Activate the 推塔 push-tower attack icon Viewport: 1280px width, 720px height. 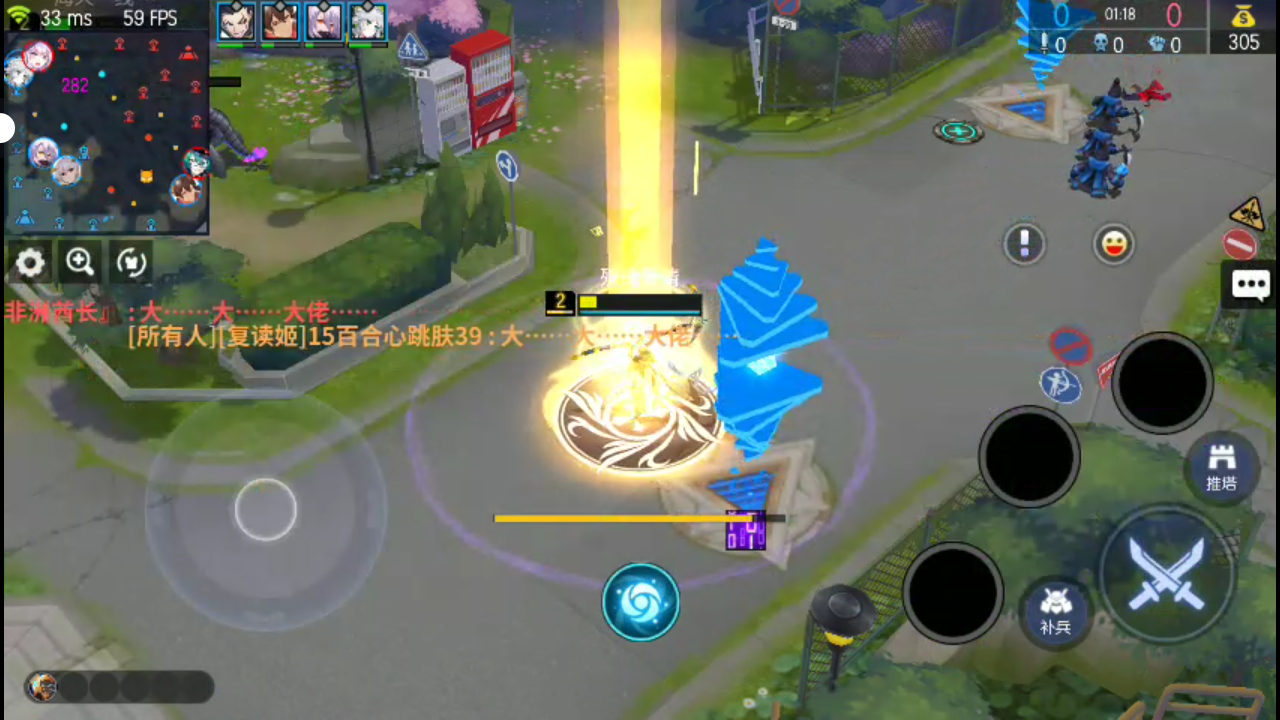(x=1222, y=467)
